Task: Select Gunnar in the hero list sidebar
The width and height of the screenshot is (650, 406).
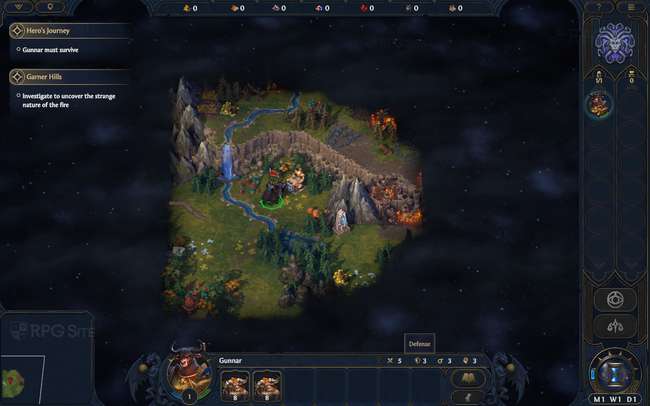Action: [600, 104]
